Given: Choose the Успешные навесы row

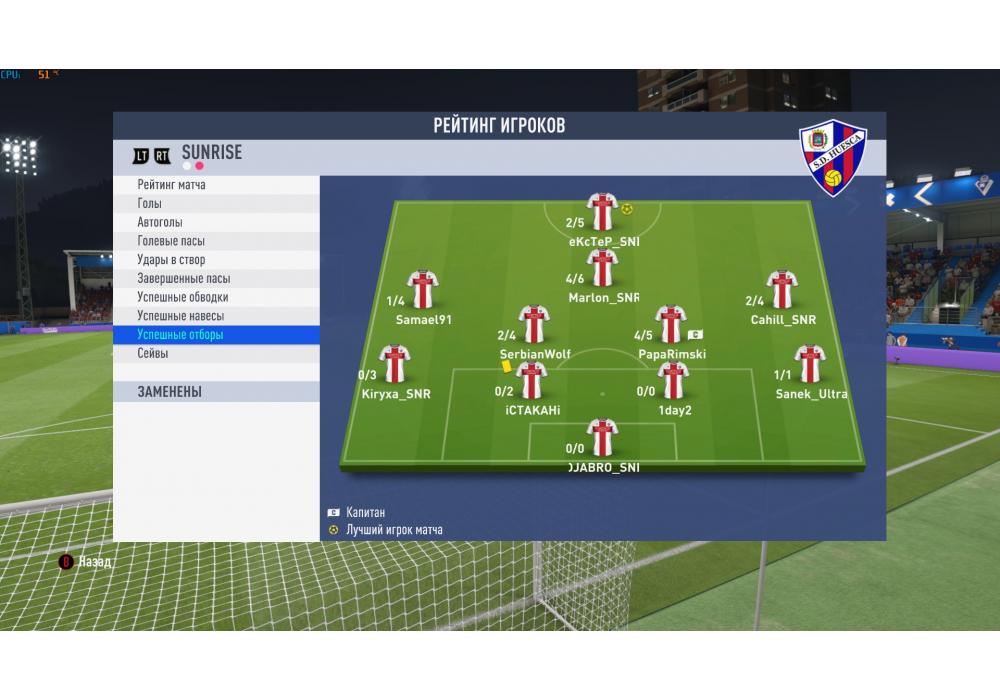Looking at the screenshot, I should (x=216, y=316).
